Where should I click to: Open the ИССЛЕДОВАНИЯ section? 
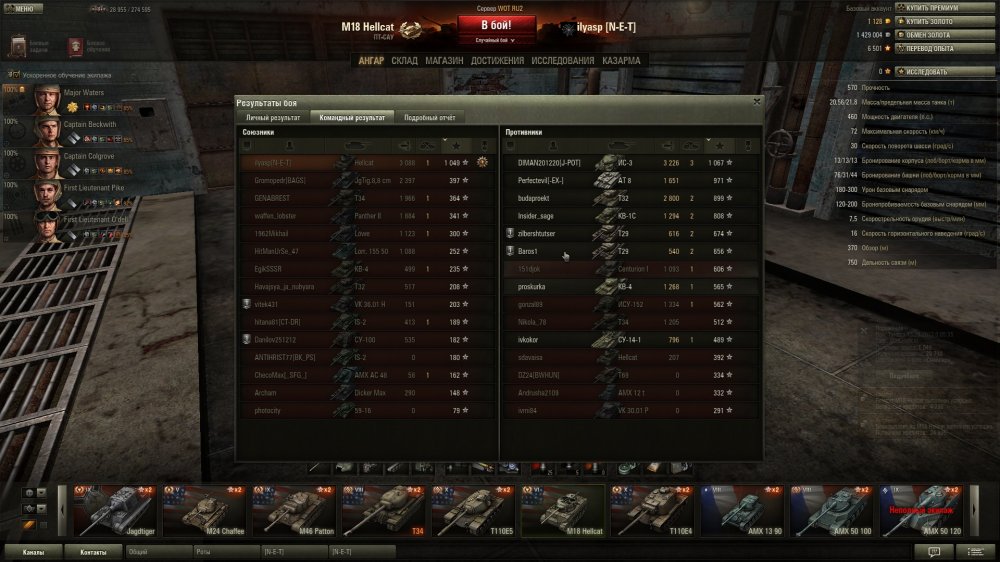(x=563, y=61)
